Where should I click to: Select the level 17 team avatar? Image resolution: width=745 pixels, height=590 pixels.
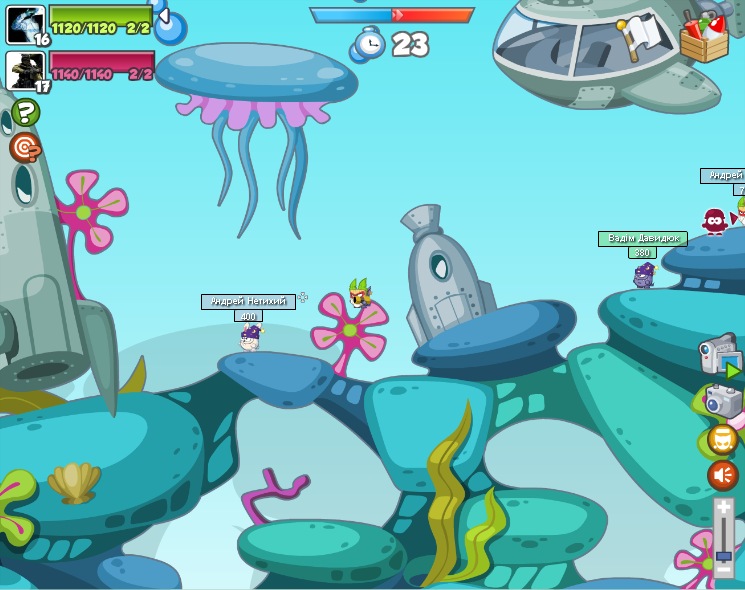[x=25, y=71]
